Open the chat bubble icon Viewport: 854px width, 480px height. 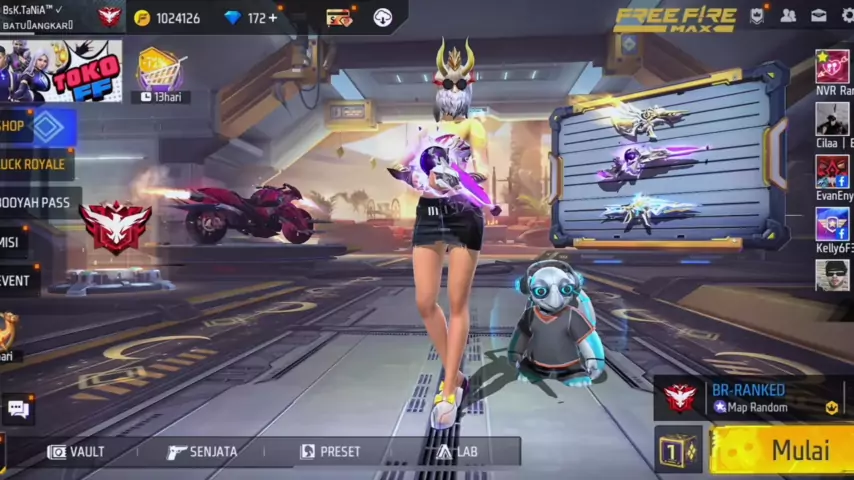click(17, 407)
